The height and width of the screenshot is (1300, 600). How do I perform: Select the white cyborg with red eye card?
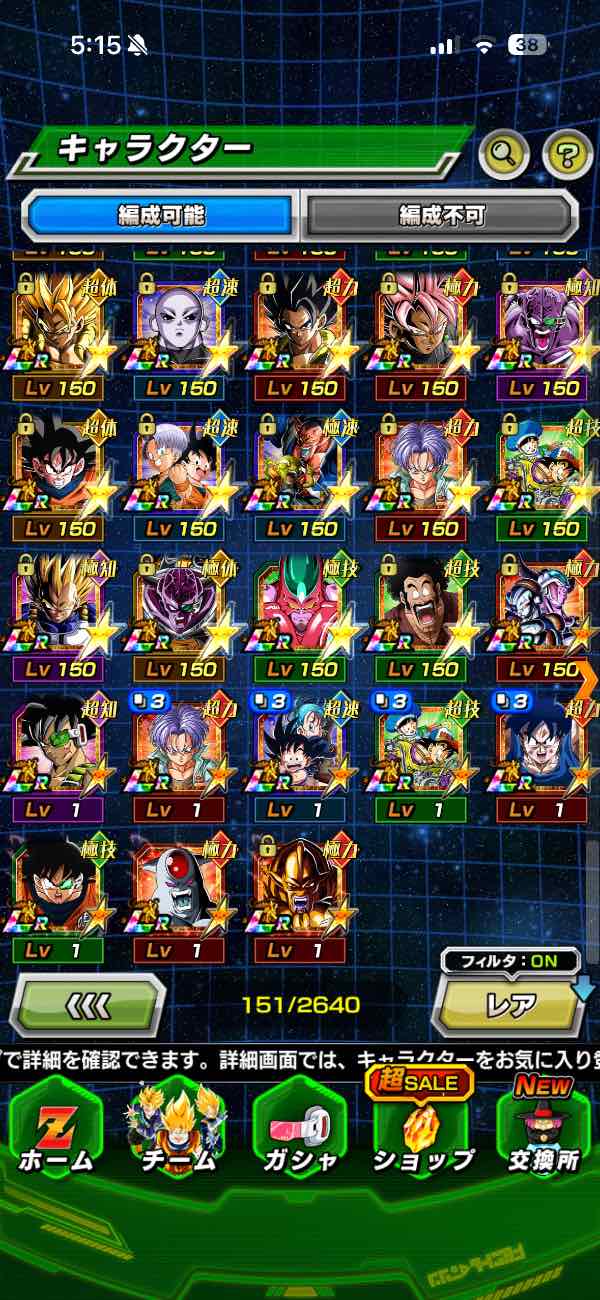click(x=180, y=897)
